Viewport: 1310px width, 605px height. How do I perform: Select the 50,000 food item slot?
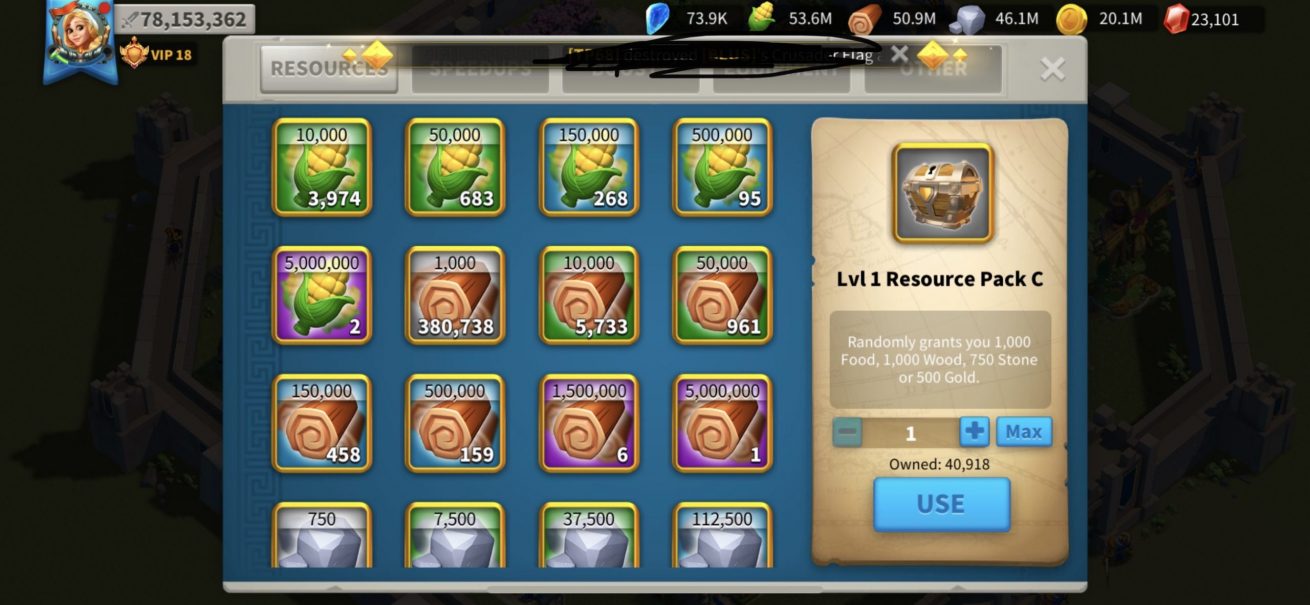coord(455,167)
